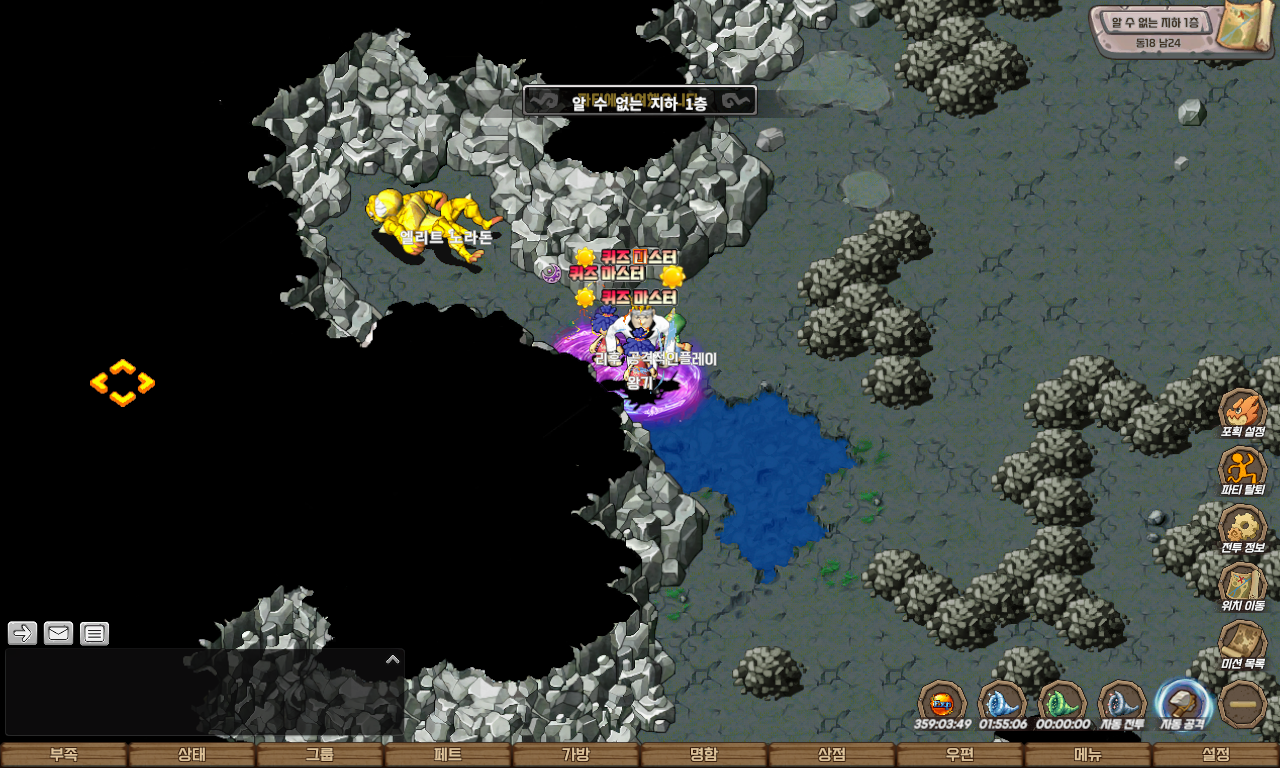Check the 우편 (mail) menu
This screenshot has width=1280, height=768.
point(960,755)
